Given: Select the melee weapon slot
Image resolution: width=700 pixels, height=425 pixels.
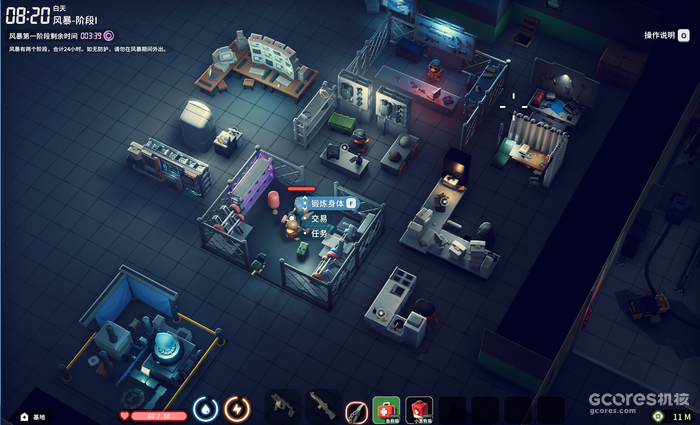Looking at the screenshot, I should pyautogui.click(x=356, y=409).
